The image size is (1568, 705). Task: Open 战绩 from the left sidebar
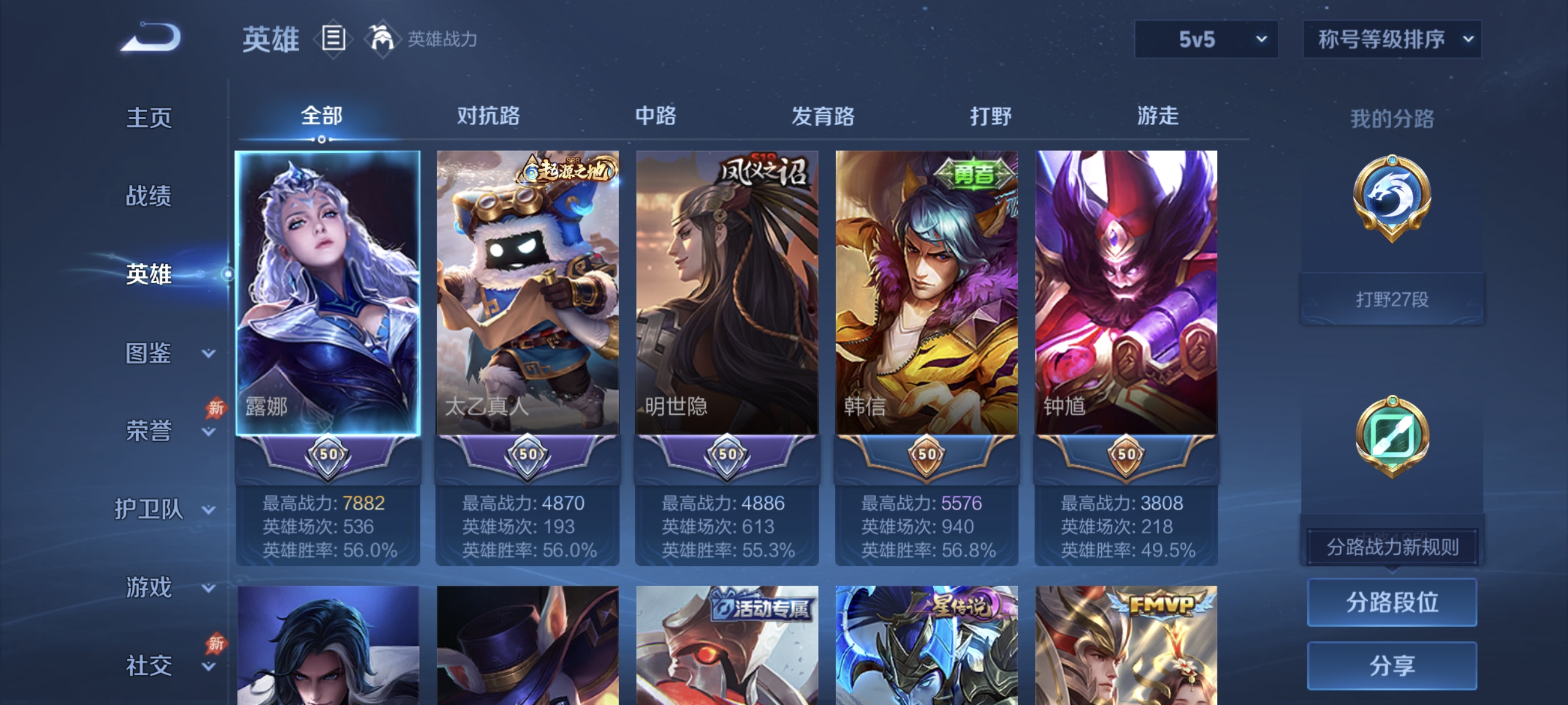point(148,196)
